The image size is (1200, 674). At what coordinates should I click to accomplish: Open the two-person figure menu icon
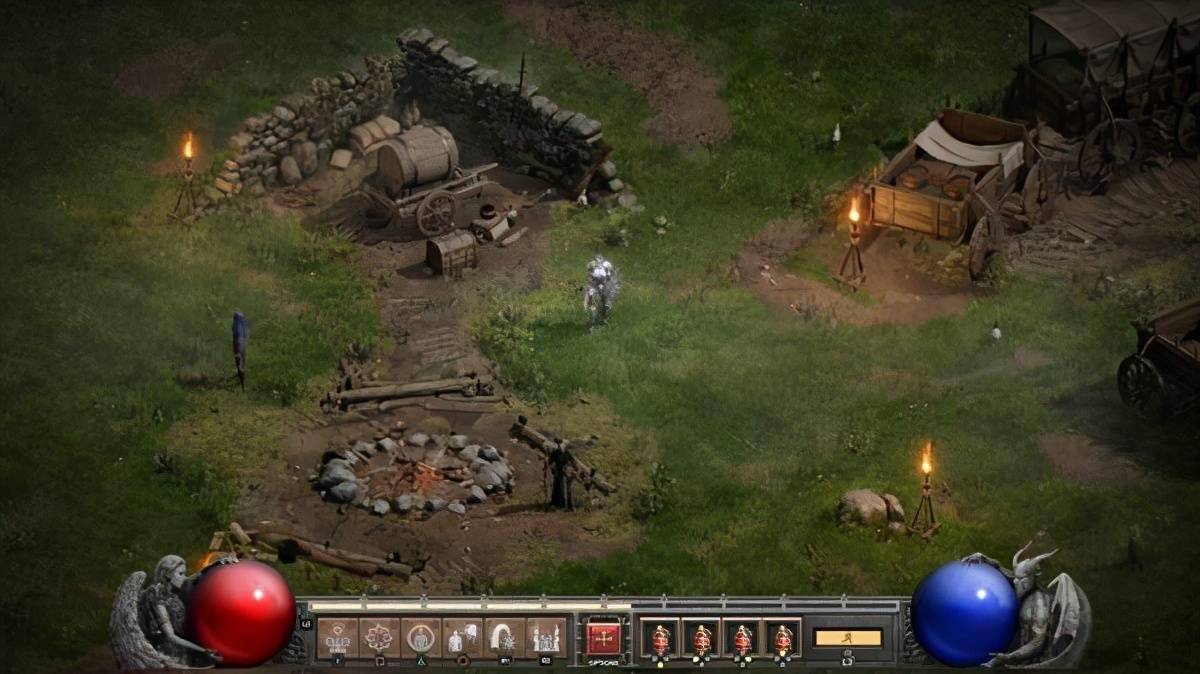tap(463, 636)
